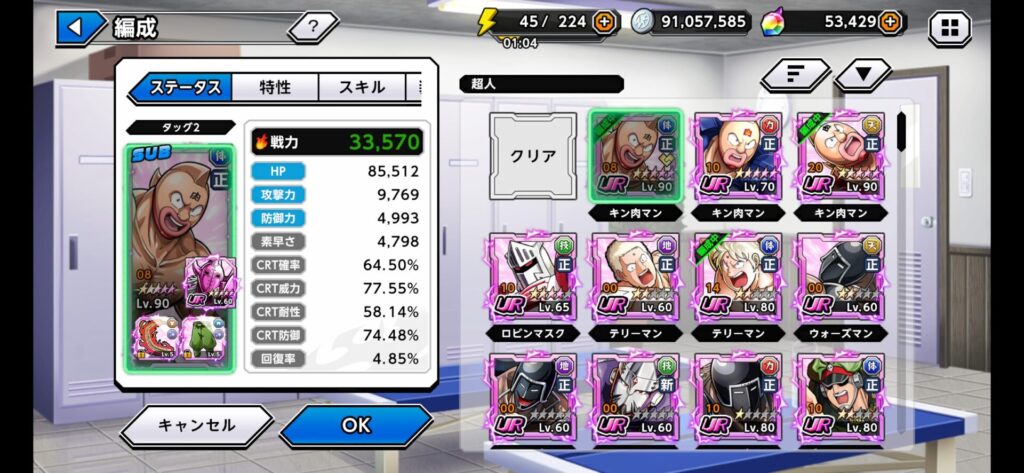This screenshot has width=1024, height=473.
Task: Switch to the 特性 tab
Action: pos(274,87)
